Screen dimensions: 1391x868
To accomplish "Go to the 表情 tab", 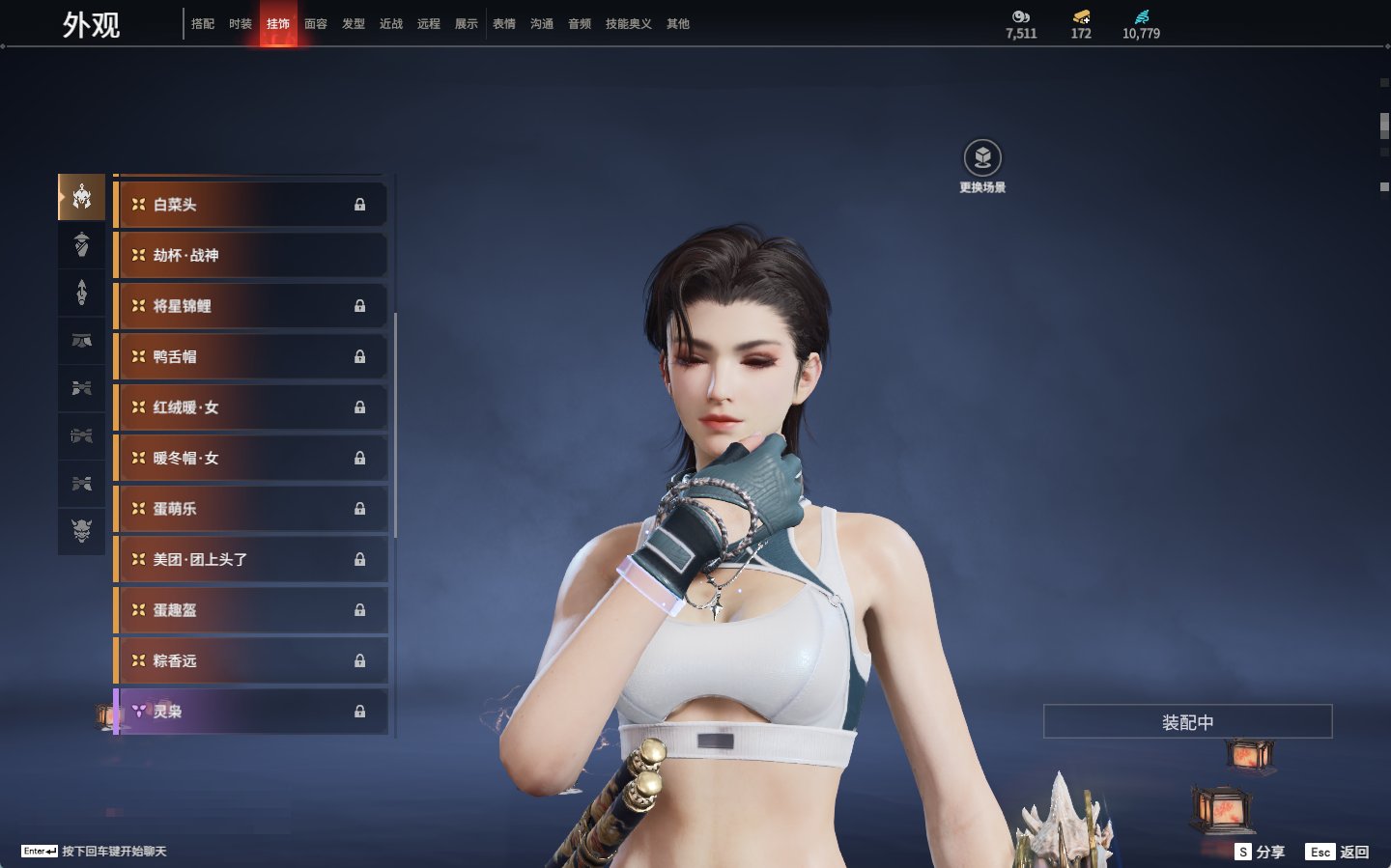I will [x=504, y=24].
